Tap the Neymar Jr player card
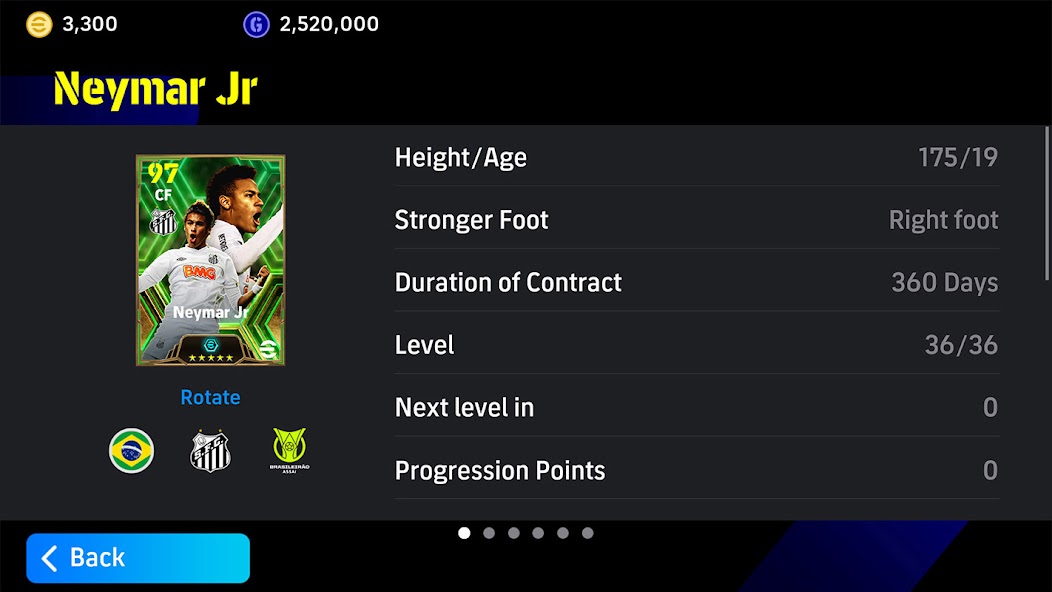Image resolution: width=1052 pixels, height=592 pixels. click(x=210, y=260)
